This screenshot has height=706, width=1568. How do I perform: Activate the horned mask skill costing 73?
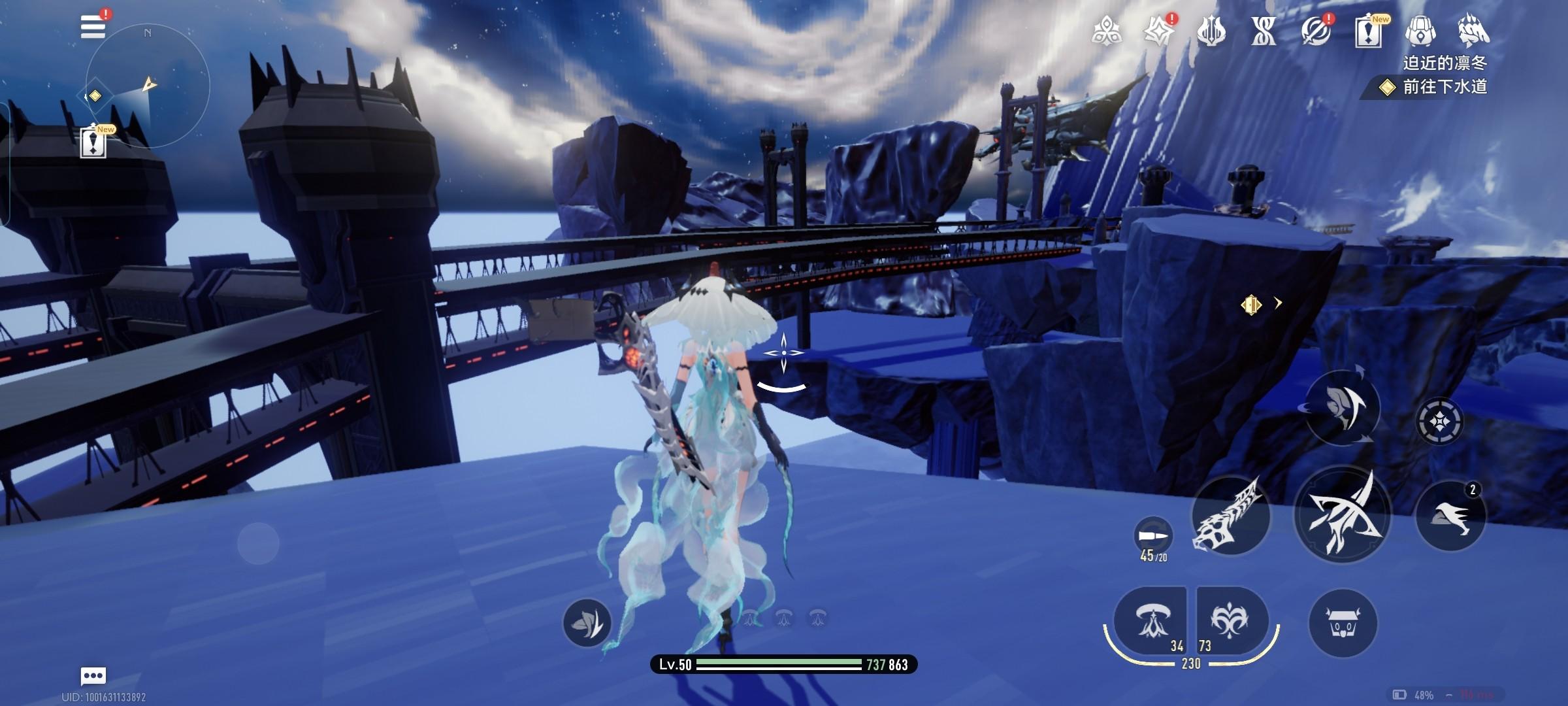click(1231, 621)
